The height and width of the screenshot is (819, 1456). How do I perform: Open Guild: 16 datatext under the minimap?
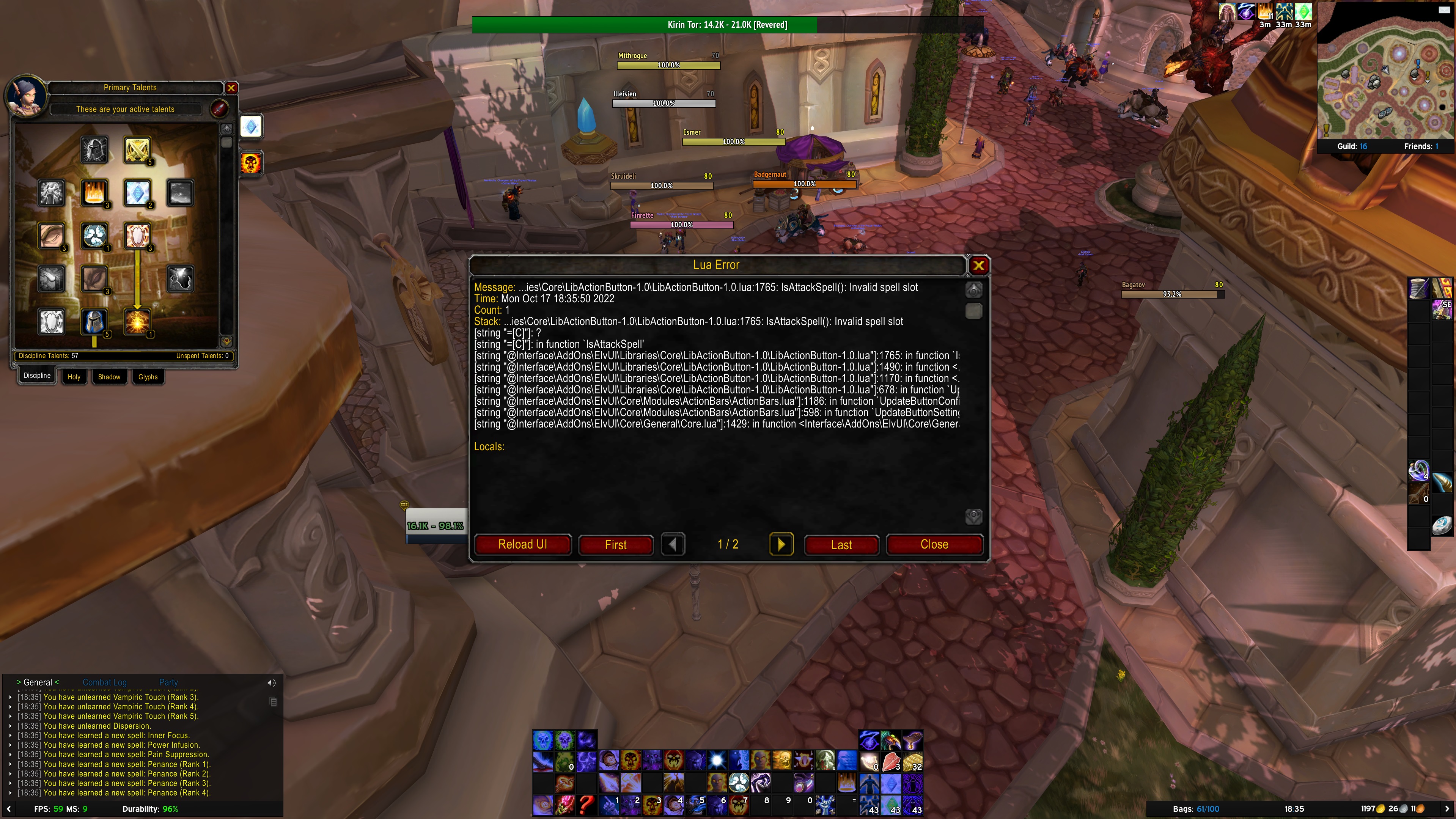coord(1354,146)
